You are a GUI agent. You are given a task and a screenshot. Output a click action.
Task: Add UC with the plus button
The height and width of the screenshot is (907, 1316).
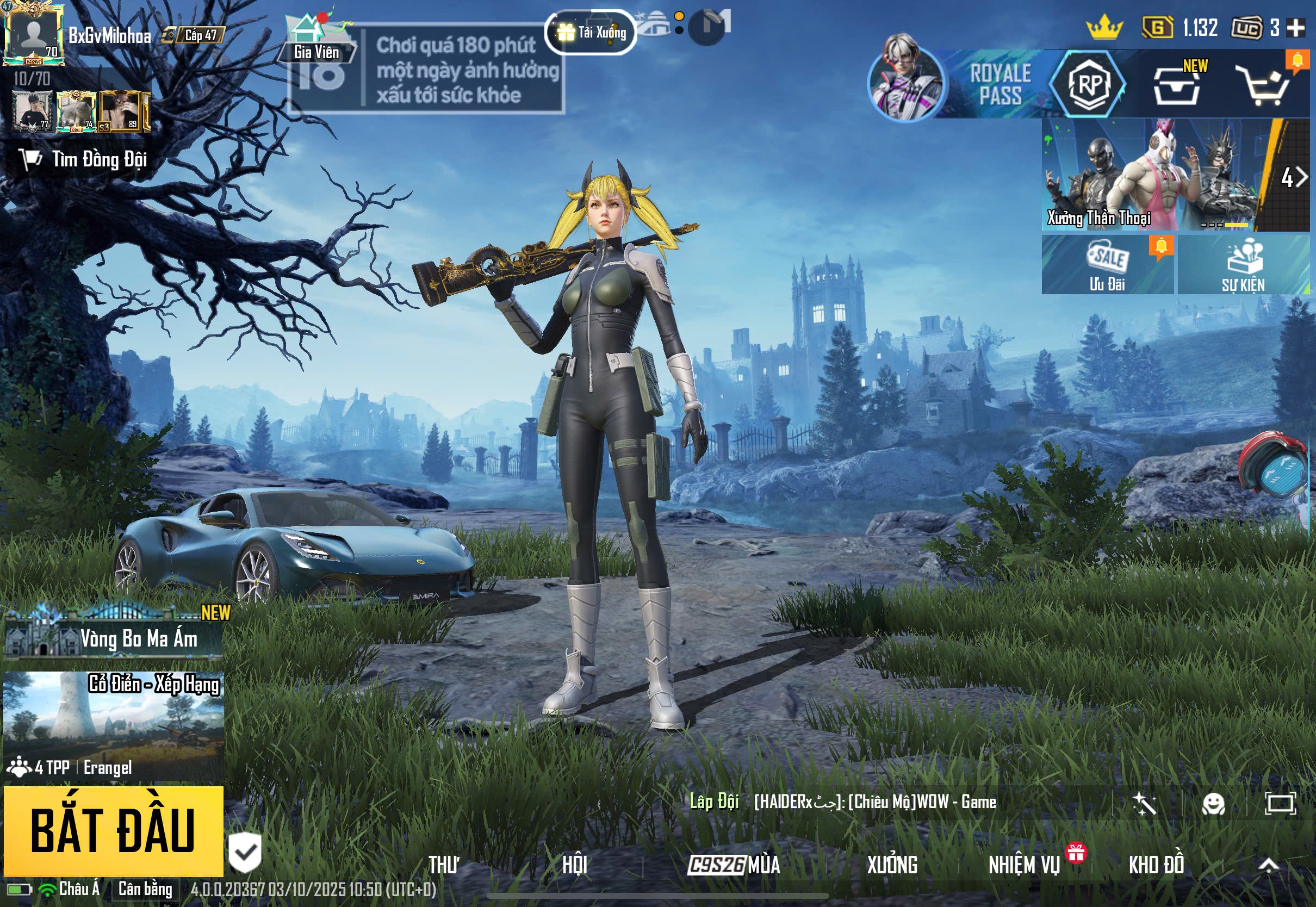point(1296,28)
